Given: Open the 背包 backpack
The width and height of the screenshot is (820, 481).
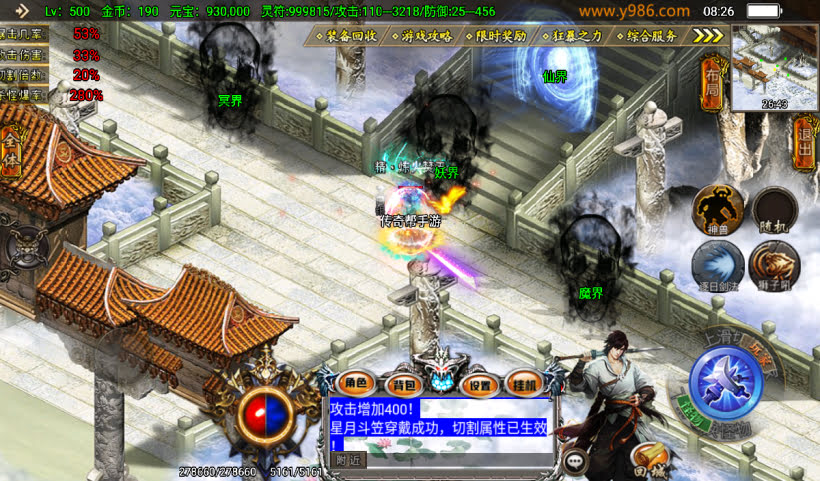Looking at the screenshot, I should click(403, 383).
